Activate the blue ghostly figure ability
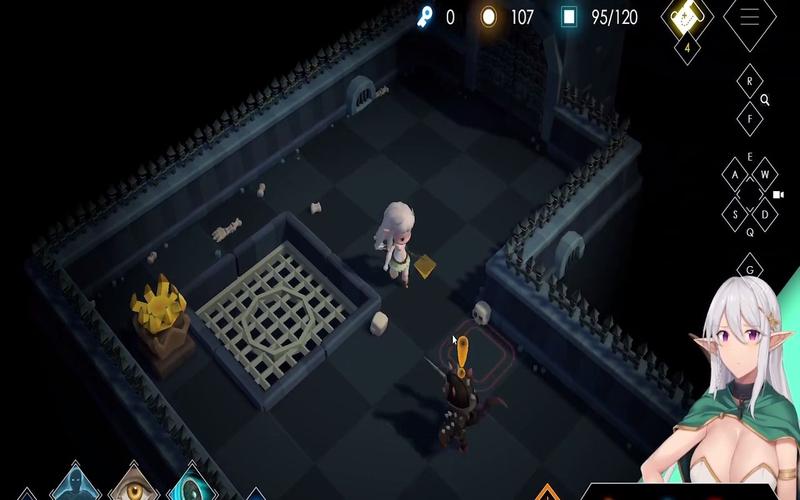This screenshot has width=800, height=500. [x=77, y=485]
